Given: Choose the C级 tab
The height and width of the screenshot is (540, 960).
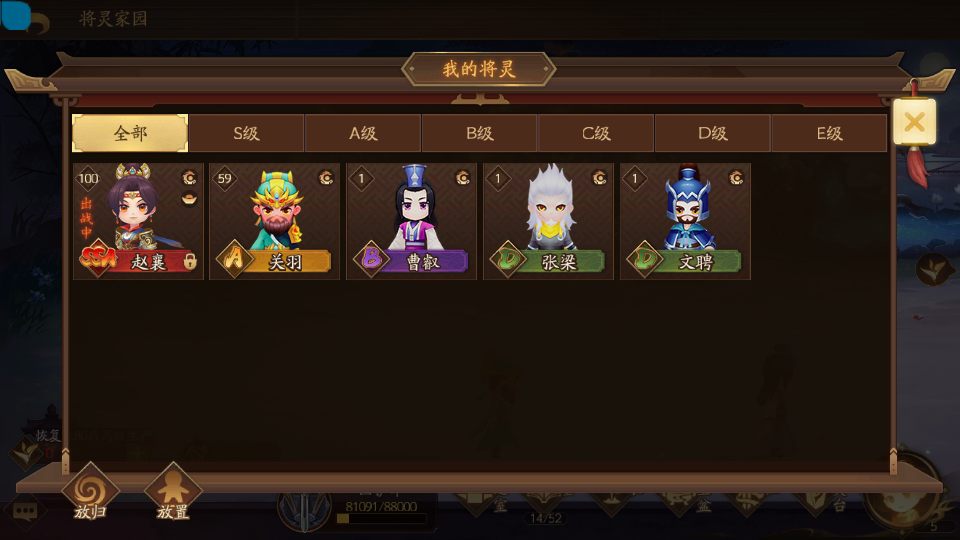Looking at the screenshot, I should click(596, 133).
